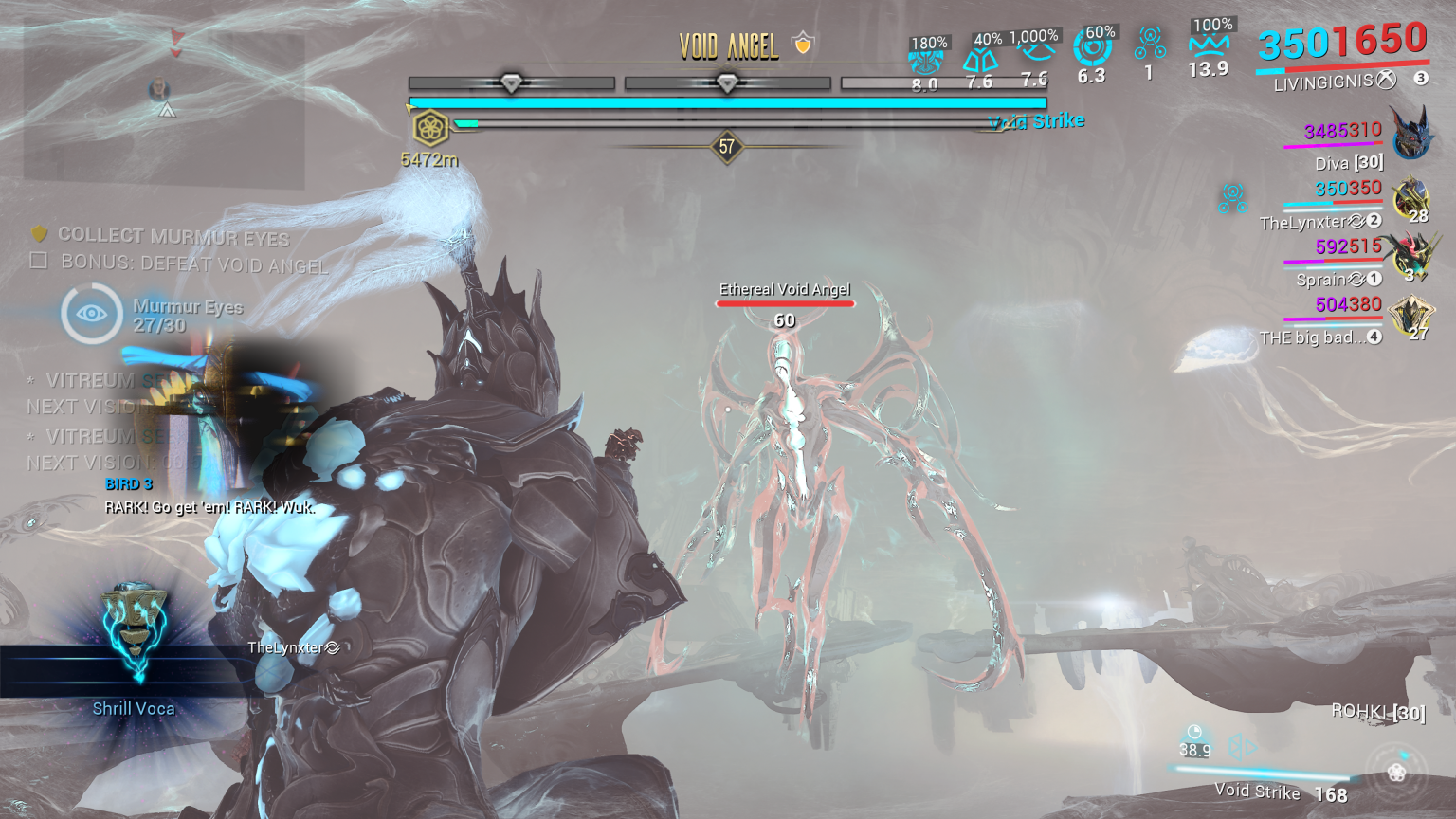Image resolution: width=1456 pixels, height=819 pixels.
Task: Click the 180% buff icon at top right
Action: [927, 57]
